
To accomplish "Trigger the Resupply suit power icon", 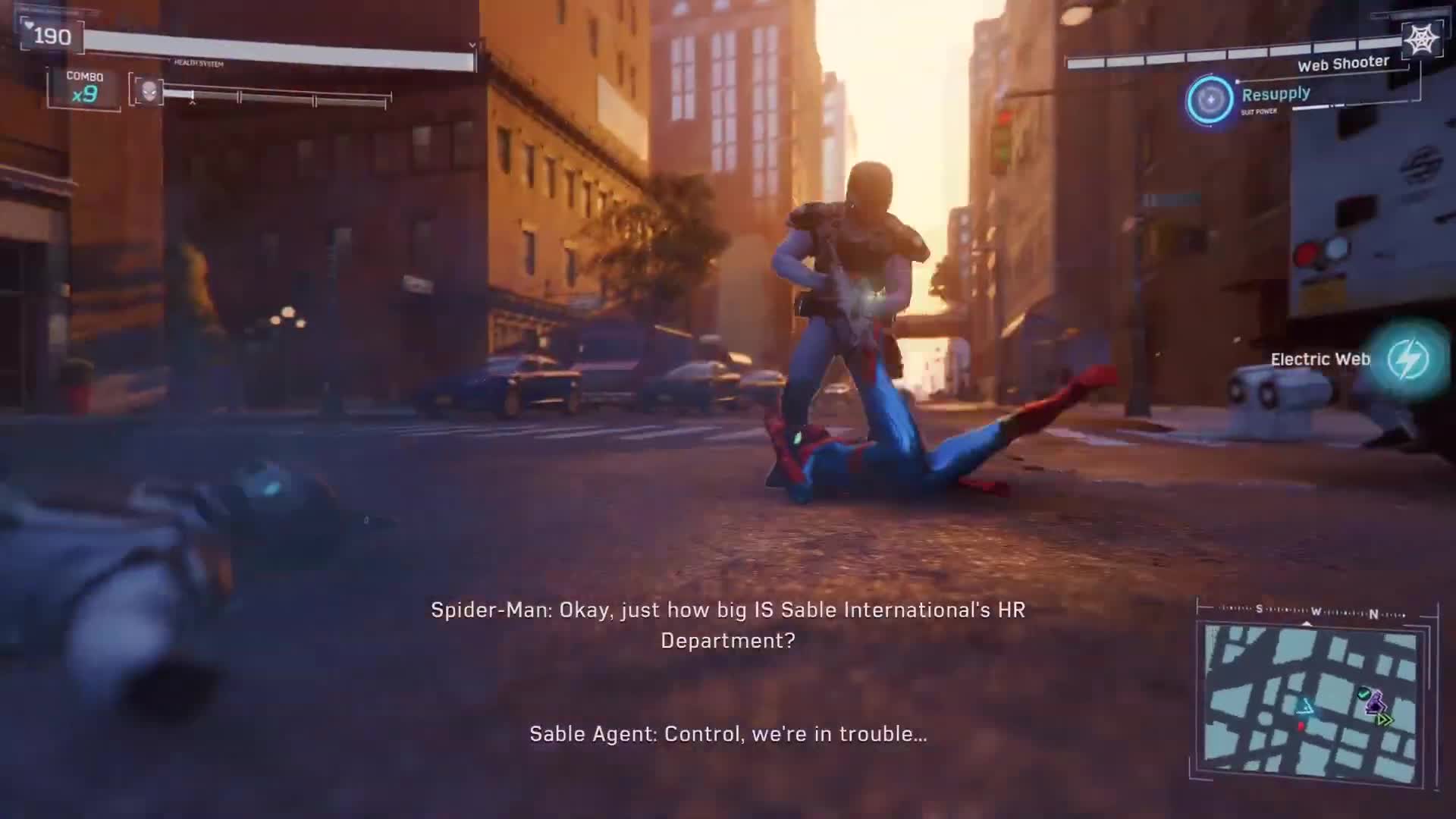I will click(1209, 98).
